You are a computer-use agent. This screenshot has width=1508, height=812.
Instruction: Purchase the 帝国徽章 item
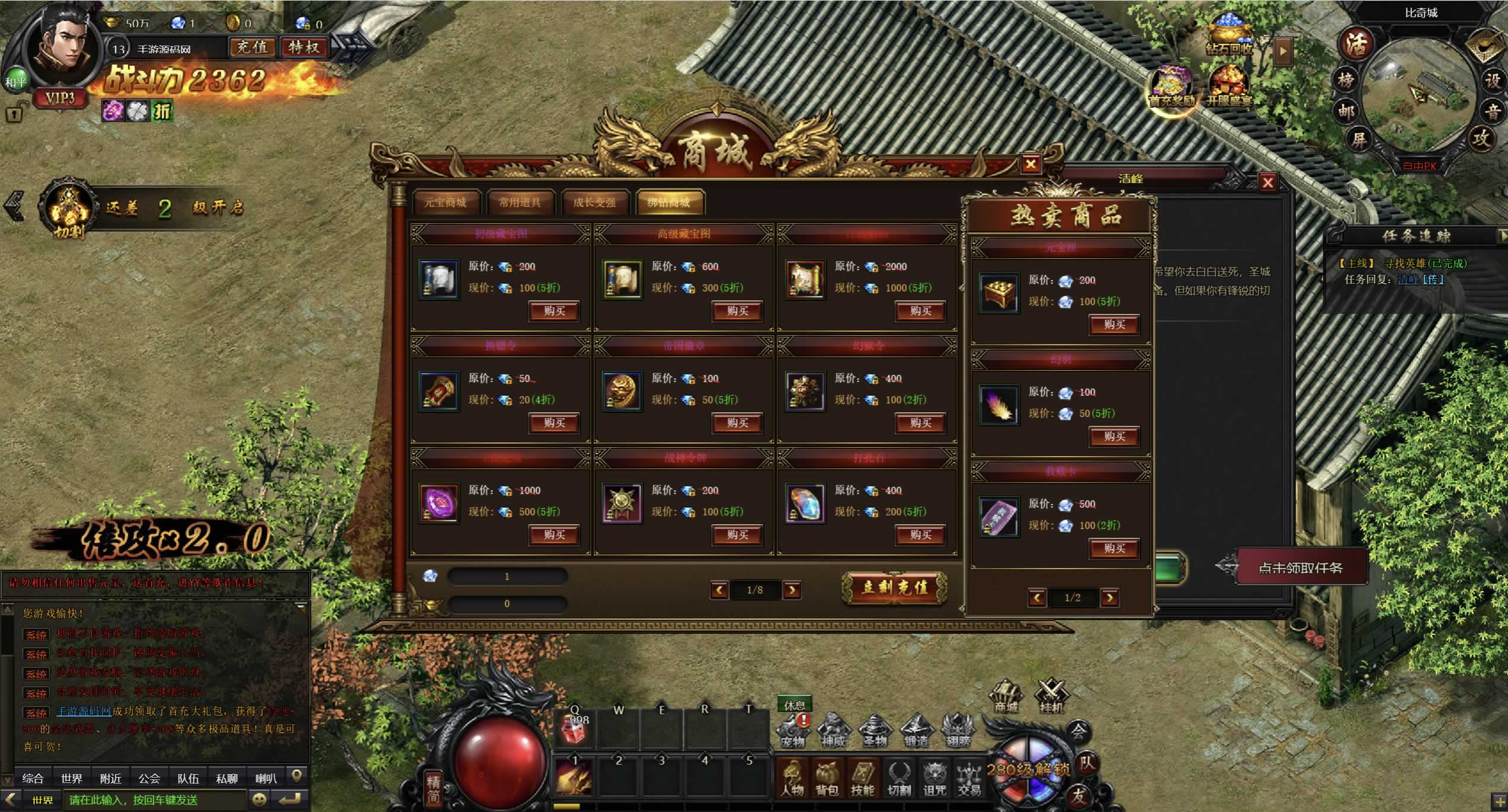(737, 423)
